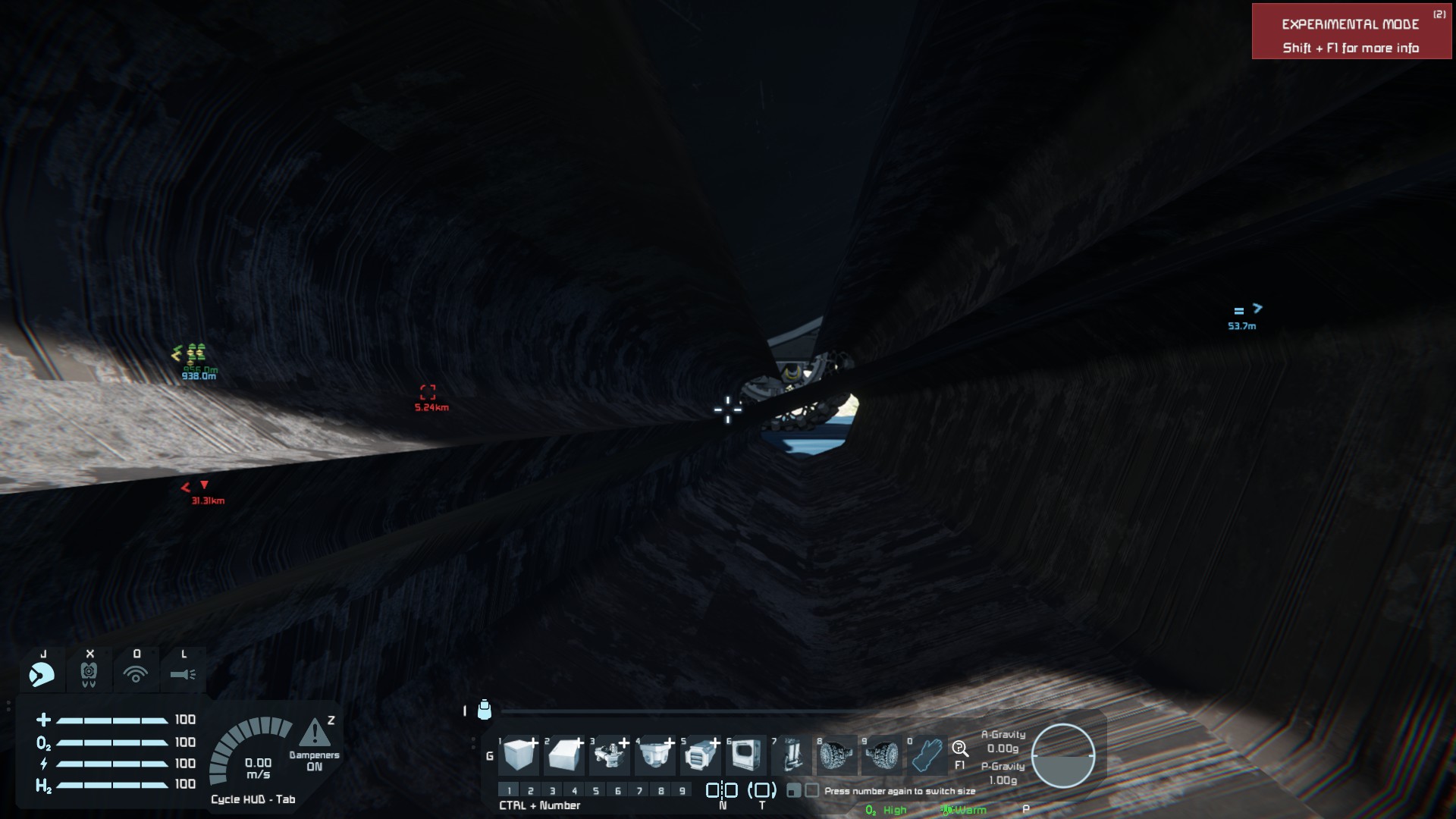Viewport: 1456px width, 819px height.
Task: Choose the door frame block slot
Action: pos(746,755)
